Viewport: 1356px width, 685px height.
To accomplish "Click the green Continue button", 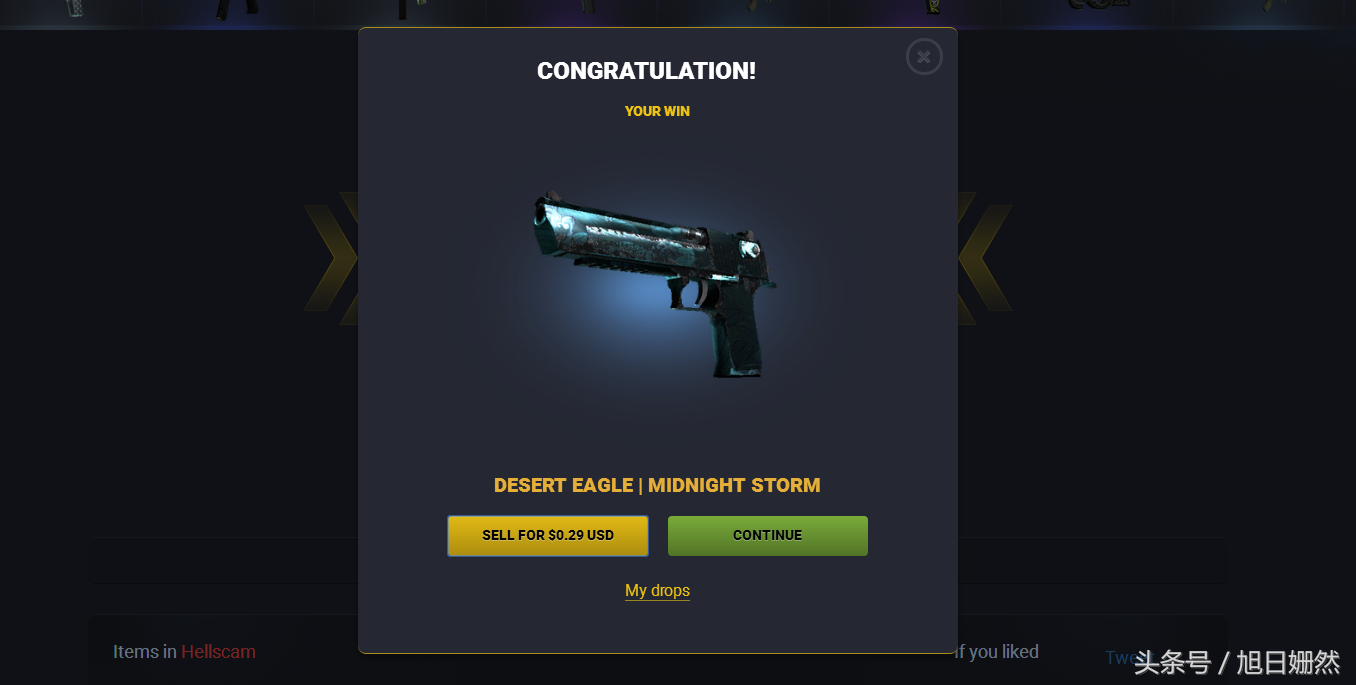I will click(767, 536).
